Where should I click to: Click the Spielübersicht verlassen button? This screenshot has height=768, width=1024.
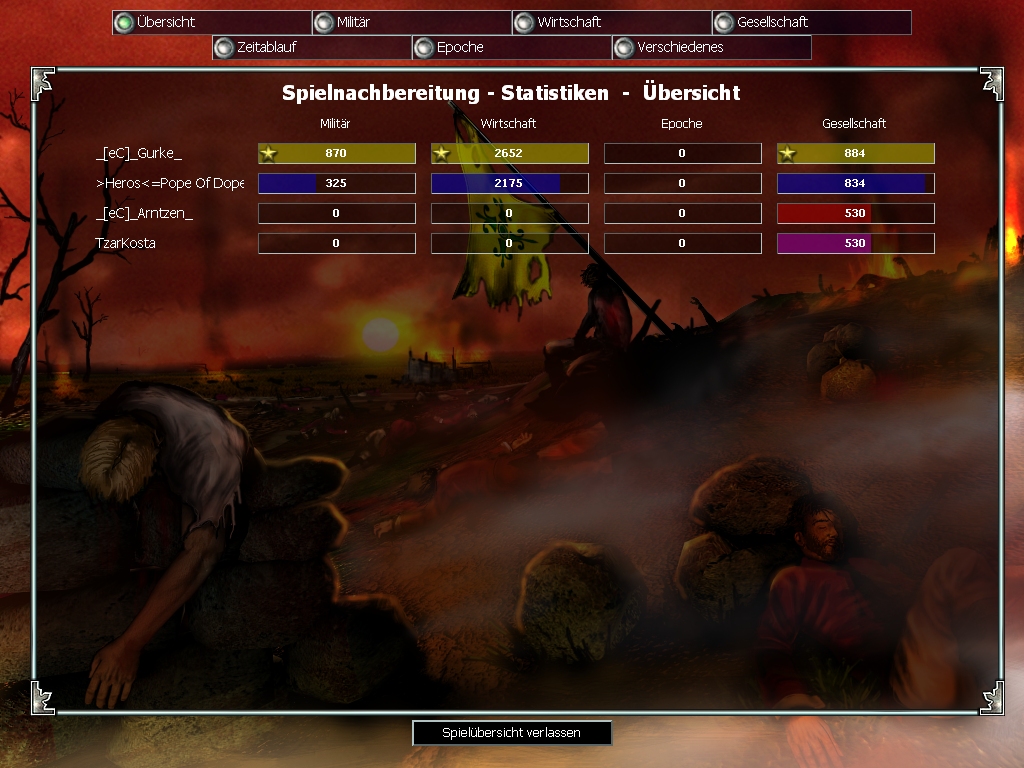(511, 733)
